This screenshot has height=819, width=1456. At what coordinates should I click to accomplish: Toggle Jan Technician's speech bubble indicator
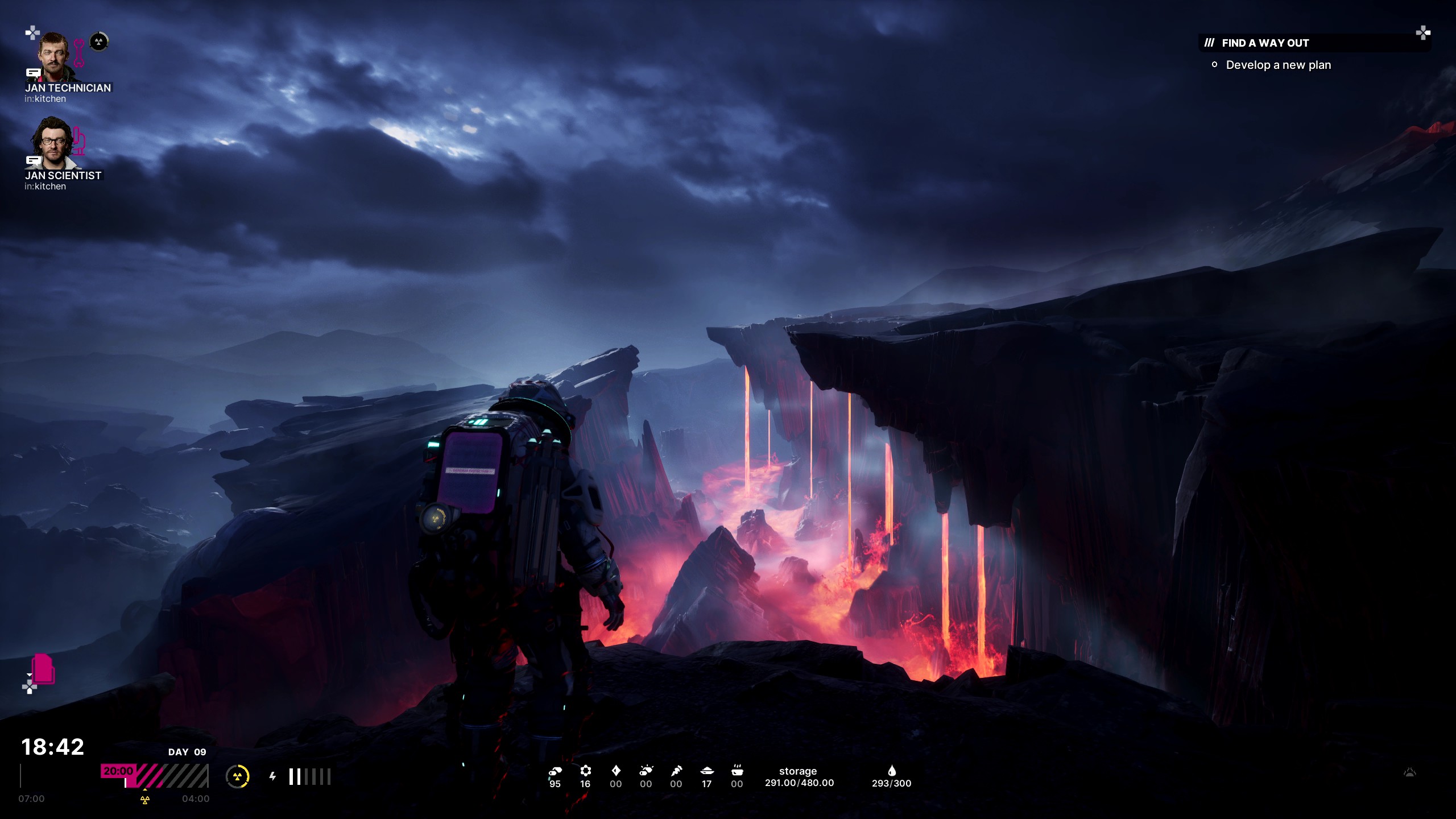pyautogui.click(x=33, y=73)
